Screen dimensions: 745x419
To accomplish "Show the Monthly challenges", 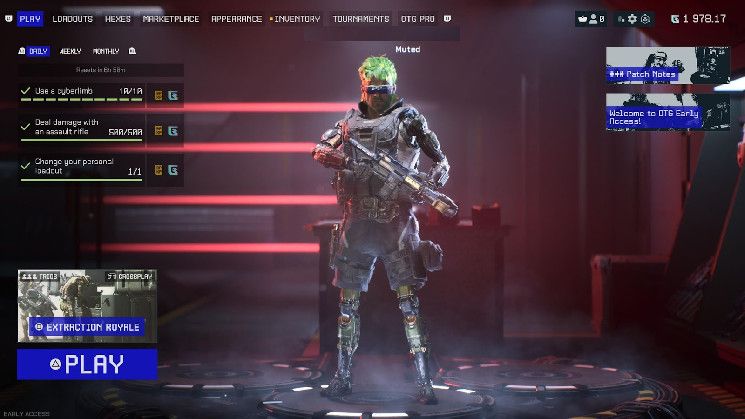I will (106, 51).
